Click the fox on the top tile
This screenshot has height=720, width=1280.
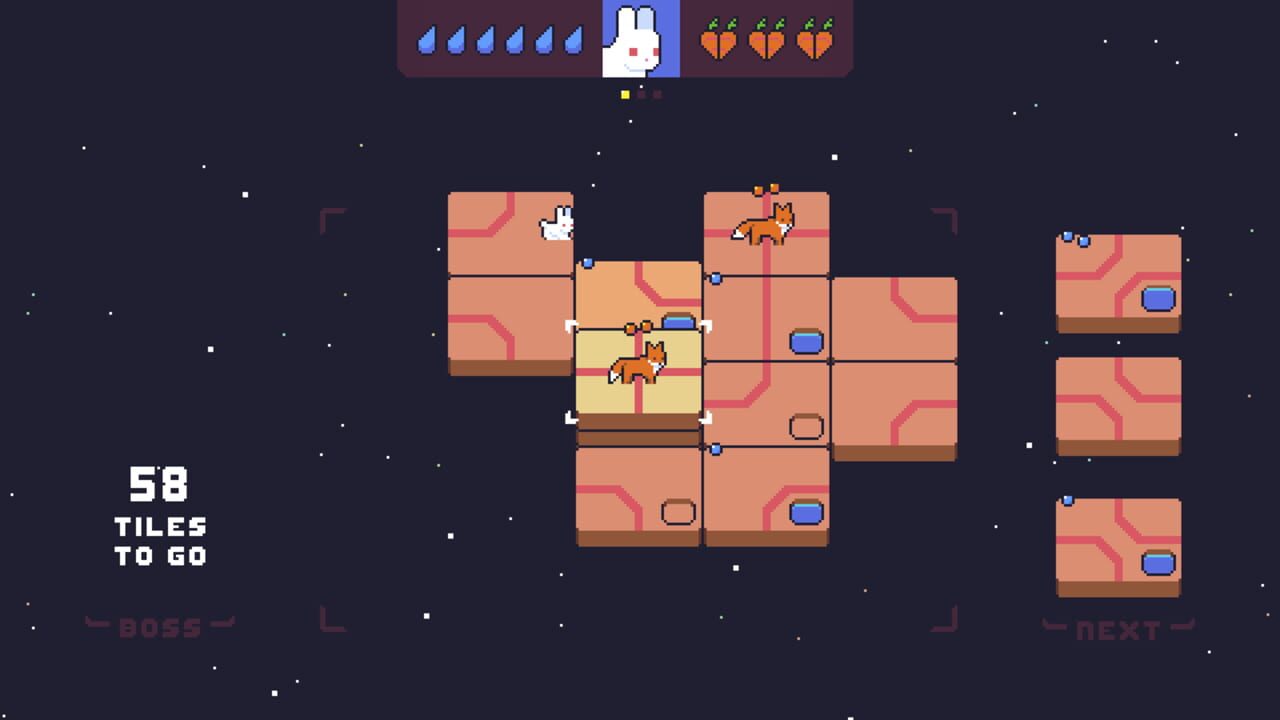point(765,224)
